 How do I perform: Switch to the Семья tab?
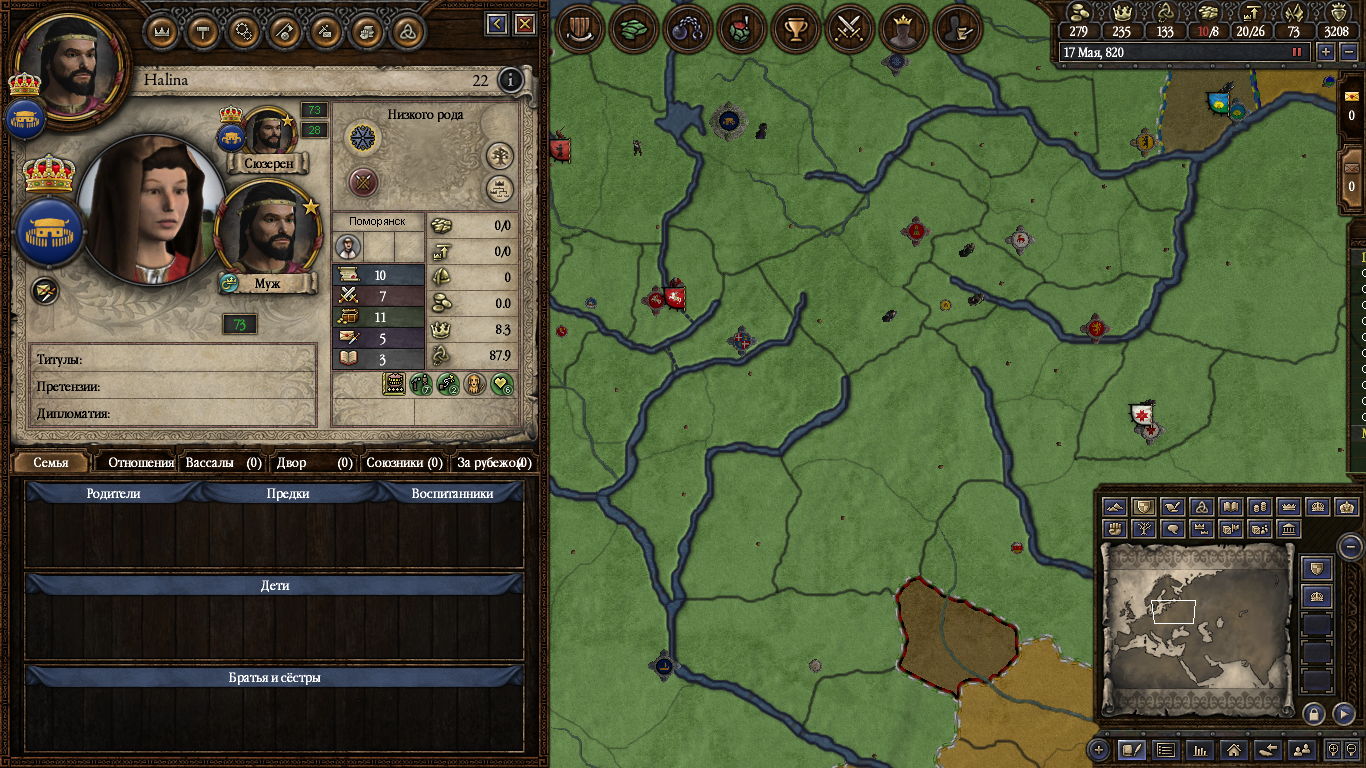tap(51, 463)
